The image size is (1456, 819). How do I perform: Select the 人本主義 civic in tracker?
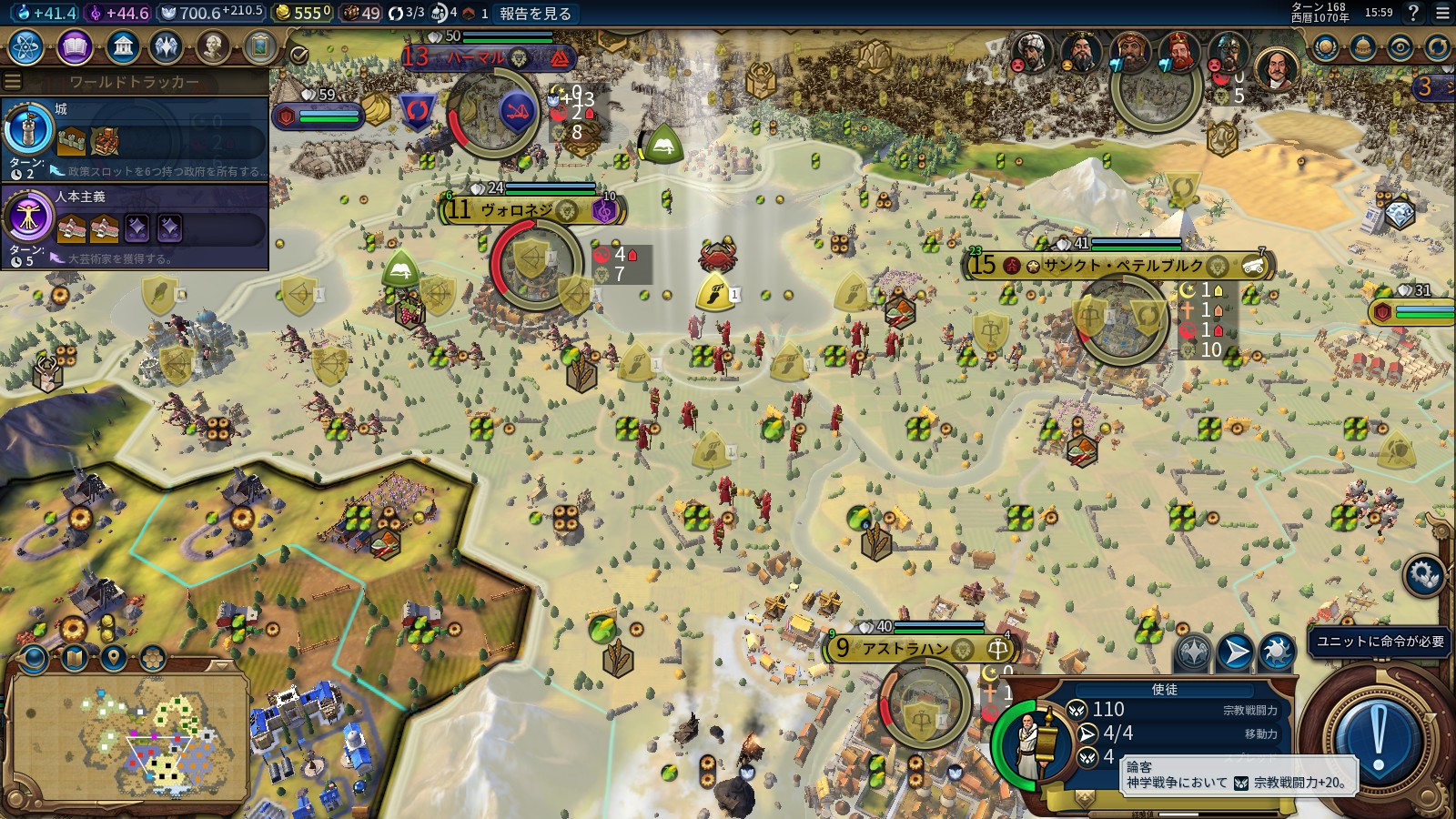[x=135, y=226]
